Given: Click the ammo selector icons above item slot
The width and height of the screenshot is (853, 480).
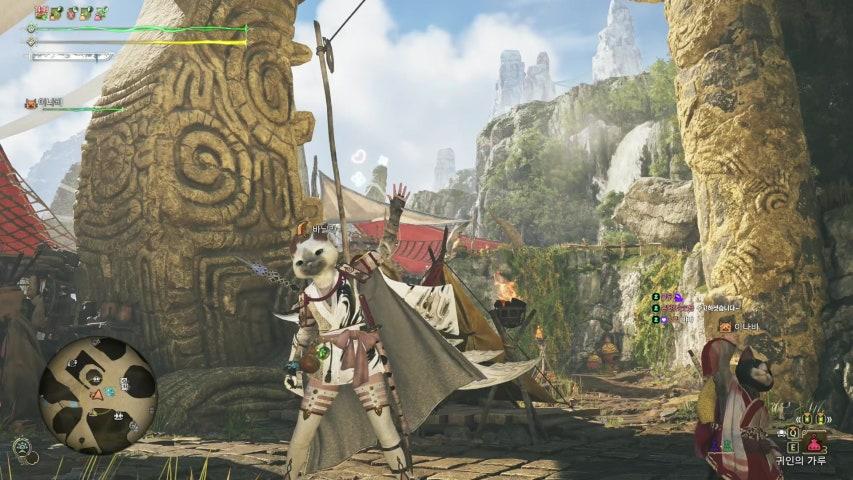Looking at the screenshot, I should click(x=808, y=419).
